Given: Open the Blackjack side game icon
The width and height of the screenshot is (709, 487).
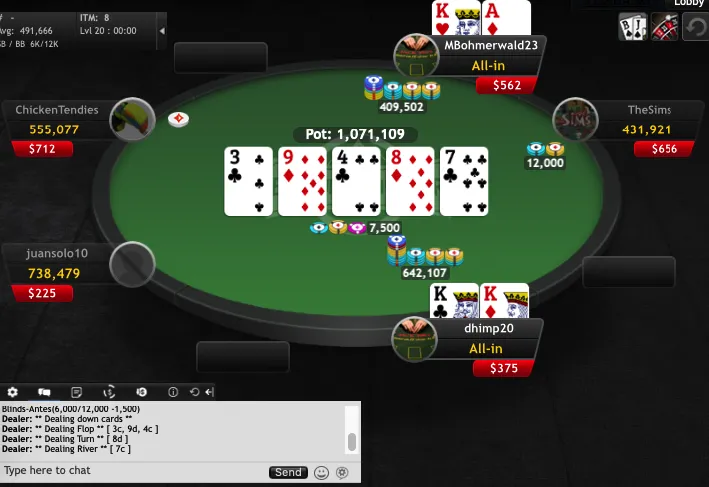Looking at the screenshot, I should click(633, 28).
